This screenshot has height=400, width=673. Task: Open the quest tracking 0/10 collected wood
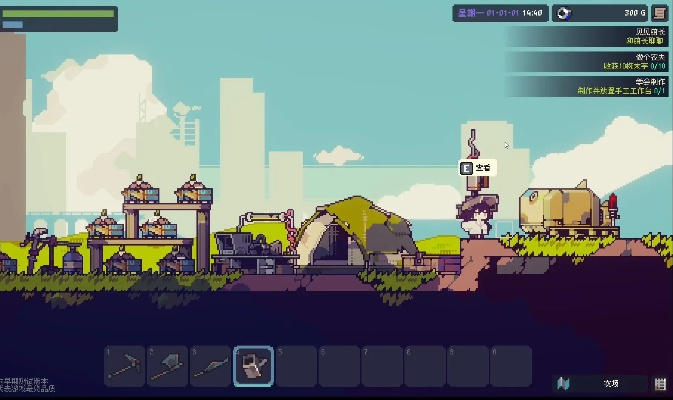590,61
